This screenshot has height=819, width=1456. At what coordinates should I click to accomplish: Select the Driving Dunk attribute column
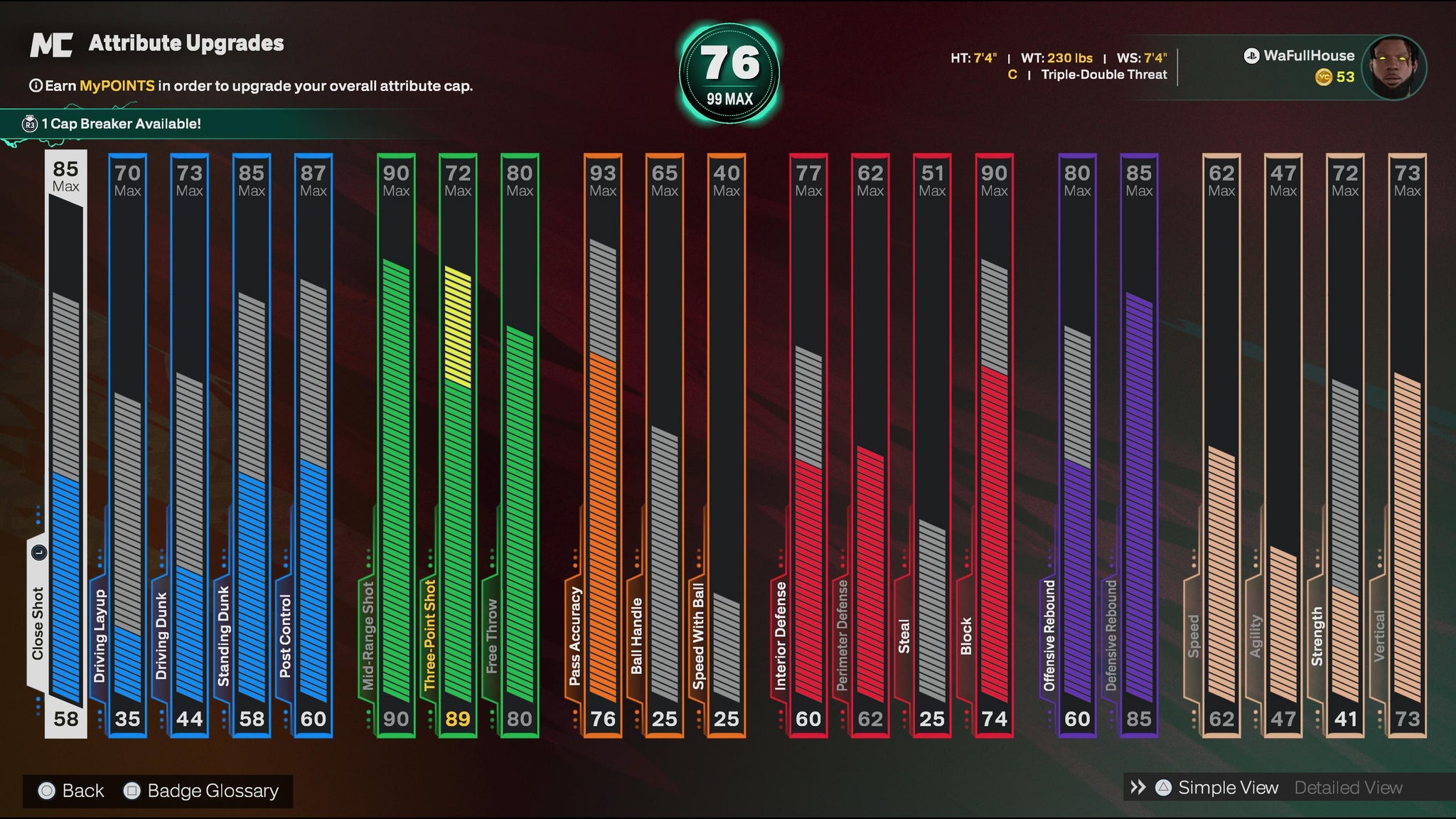tap(190, 444)
